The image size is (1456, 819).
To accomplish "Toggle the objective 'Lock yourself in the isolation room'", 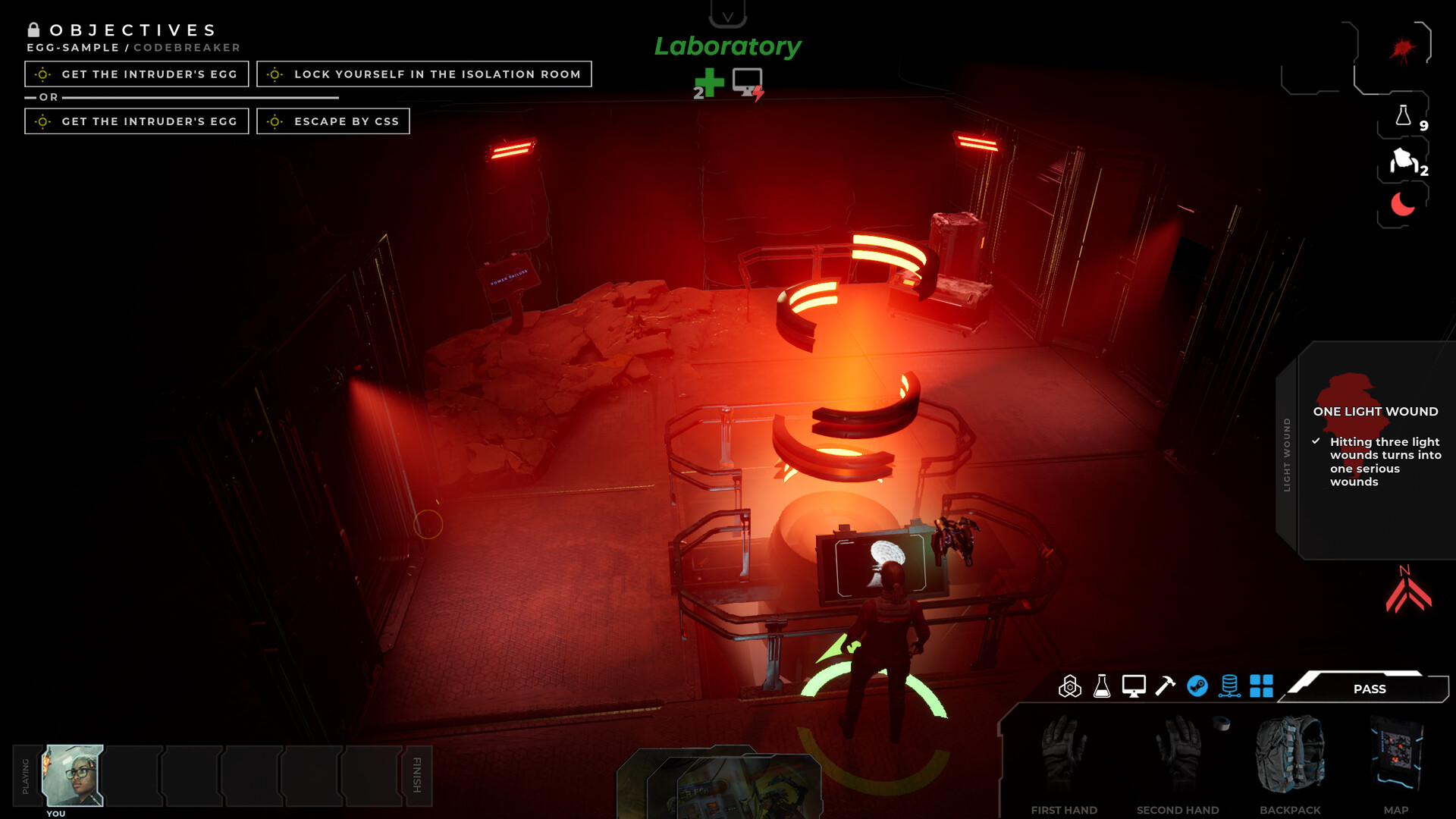I will (424, 74).
